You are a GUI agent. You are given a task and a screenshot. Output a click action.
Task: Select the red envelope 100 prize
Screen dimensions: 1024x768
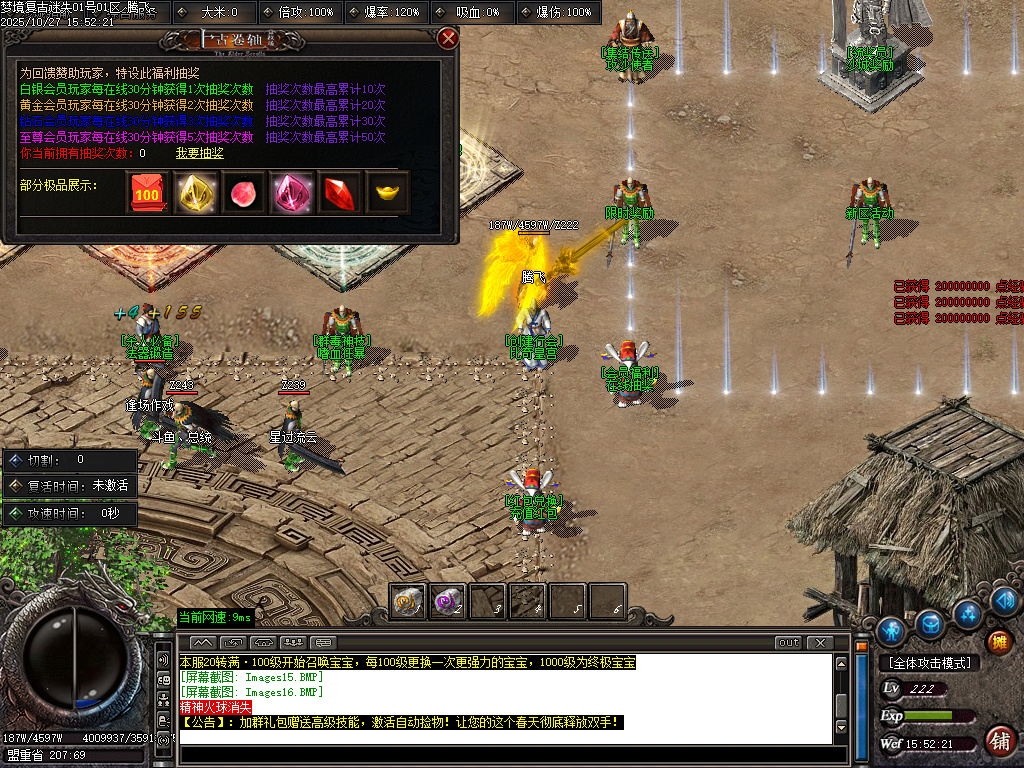(148, 192)
